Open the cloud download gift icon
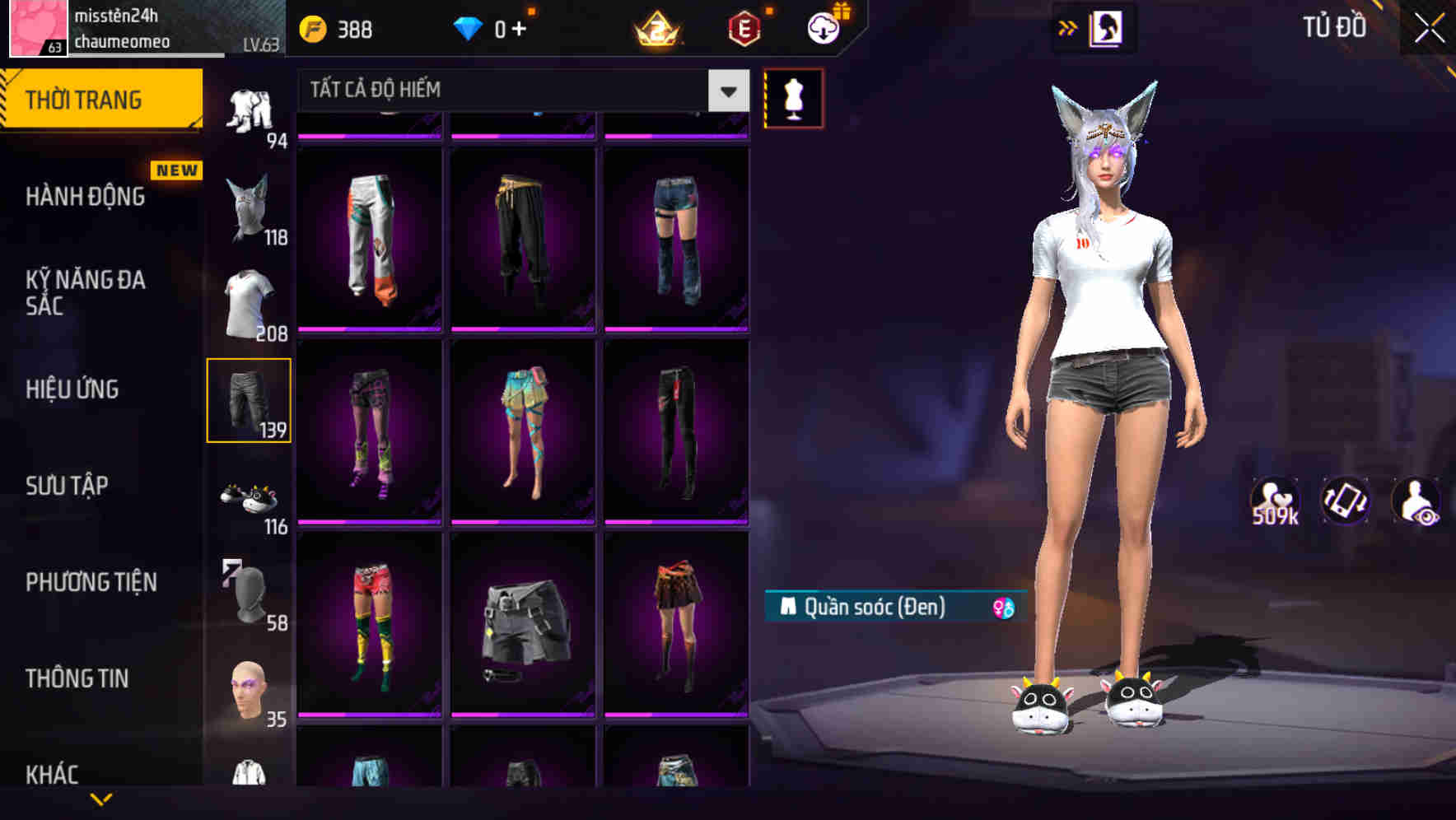The height and width of the screenshot is (820, 1456). coord(824,27)
